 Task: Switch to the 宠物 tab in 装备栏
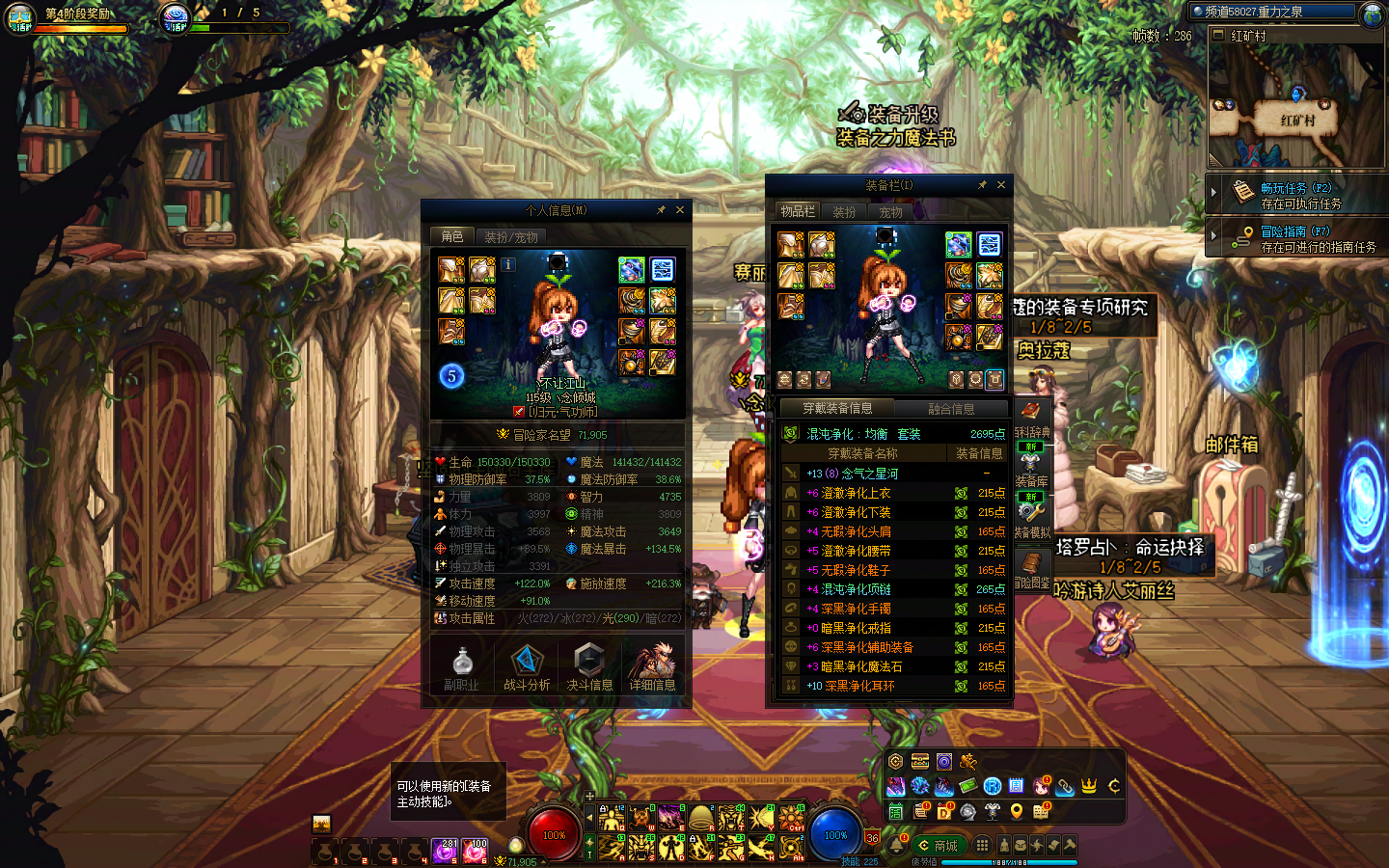click(x=890, y=212)
